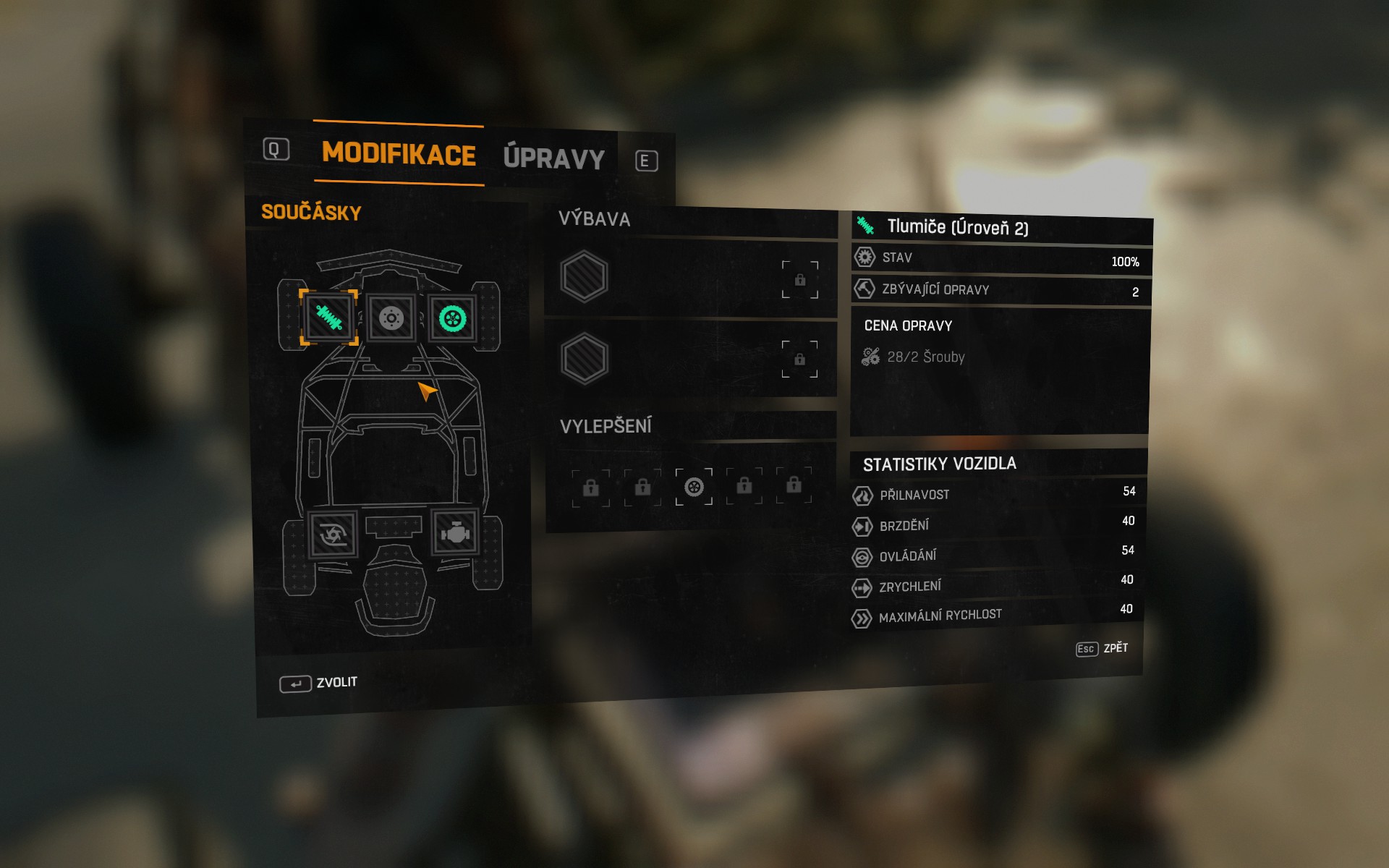Pick the turbocharger part slot
Screen dimensions: 1389x868
pyautogui.click(x=333, y=535)
